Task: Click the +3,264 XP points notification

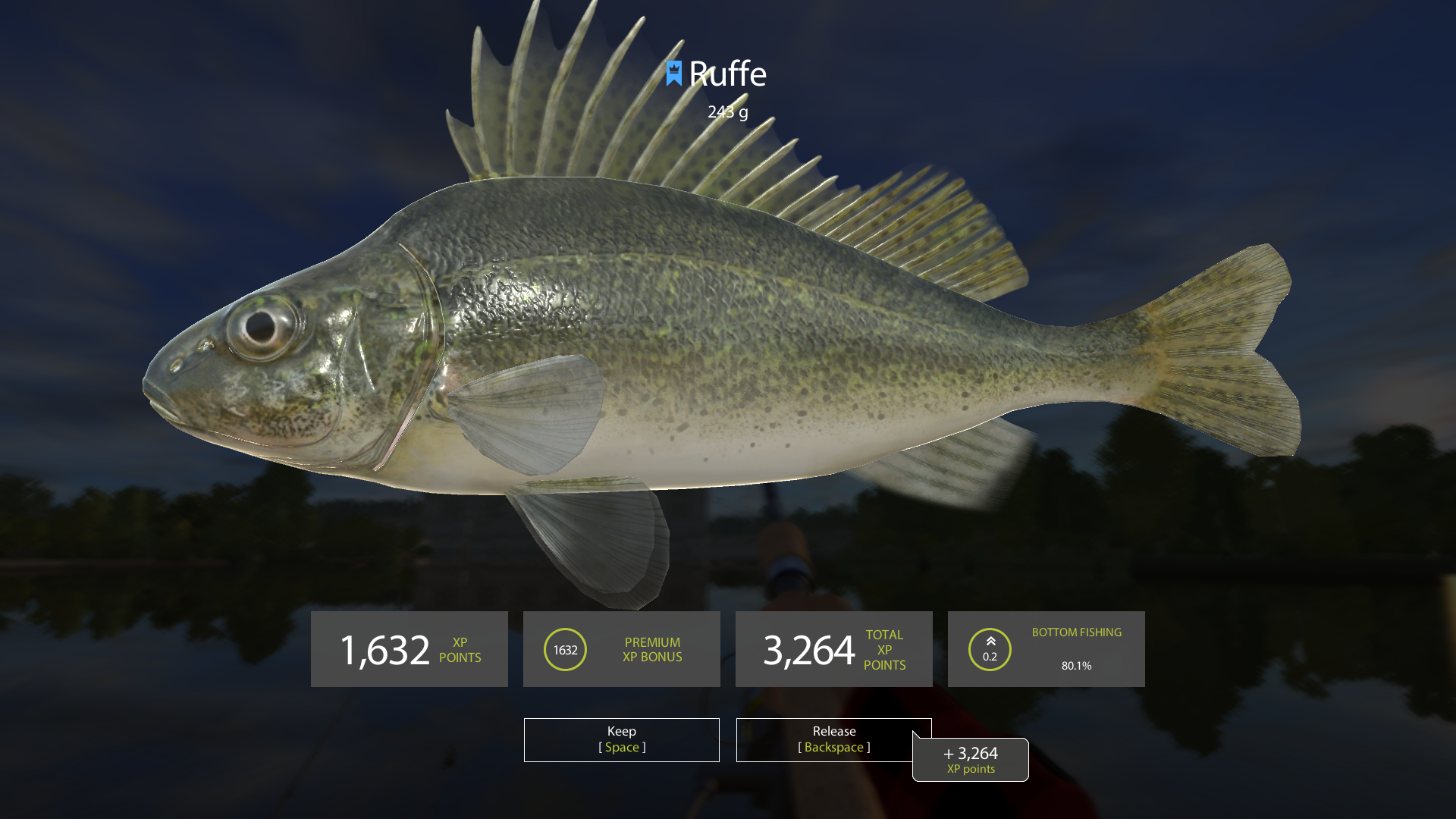Action: pos(970,759)
